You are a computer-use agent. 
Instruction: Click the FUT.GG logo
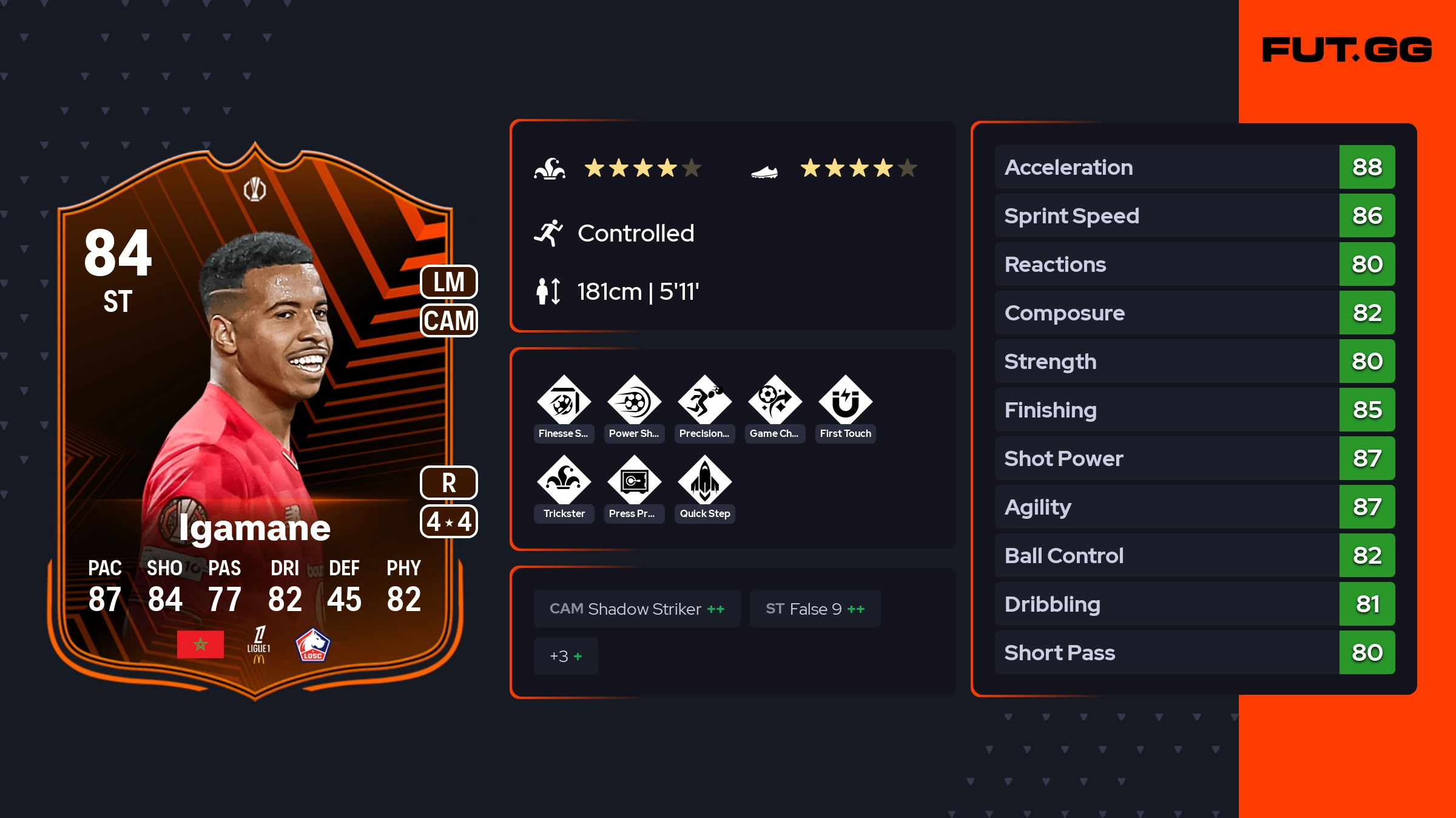tap(1347, 50)
